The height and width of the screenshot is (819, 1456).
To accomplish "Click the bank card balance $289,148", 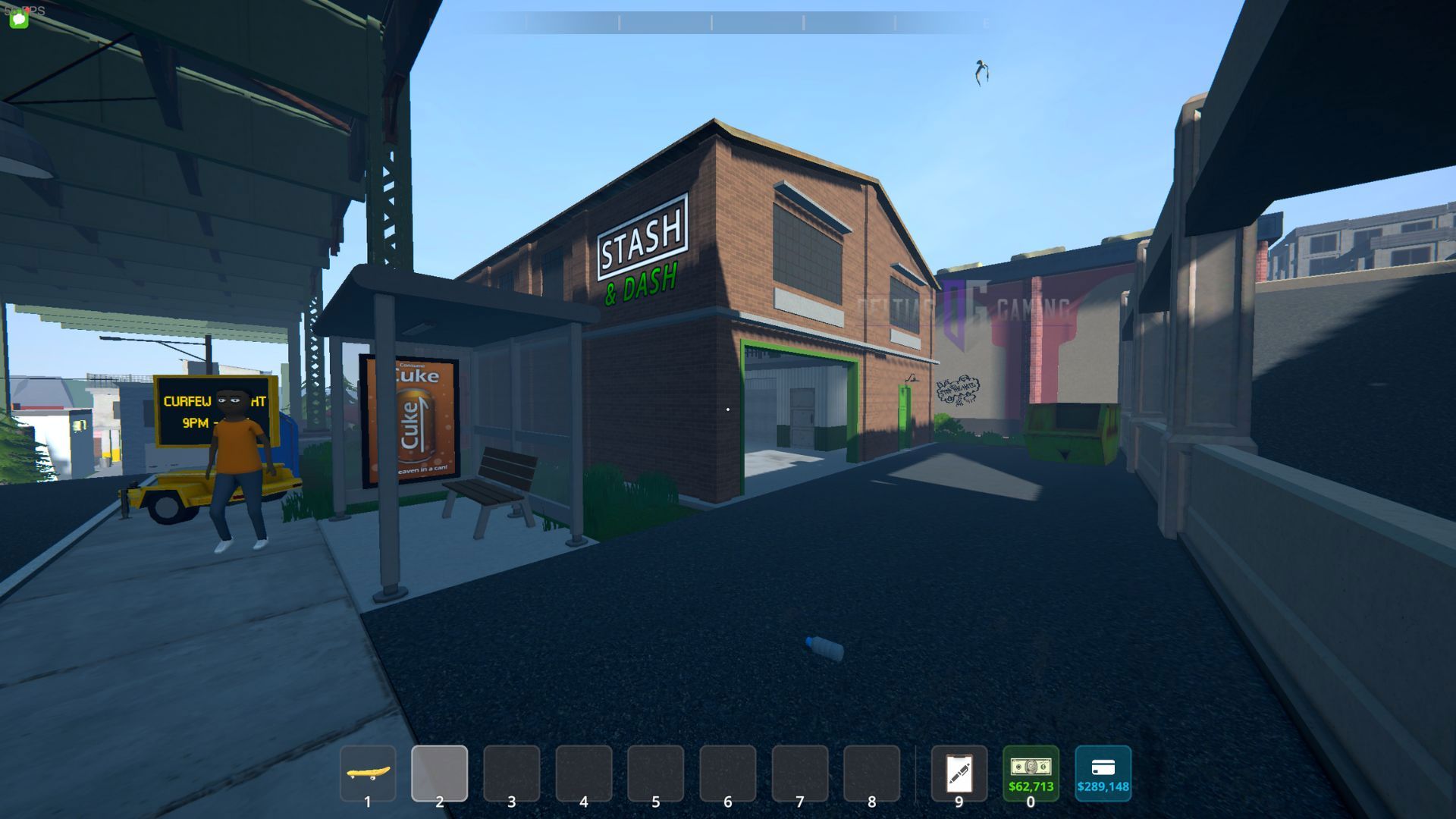I will (x=1103, y=773).
